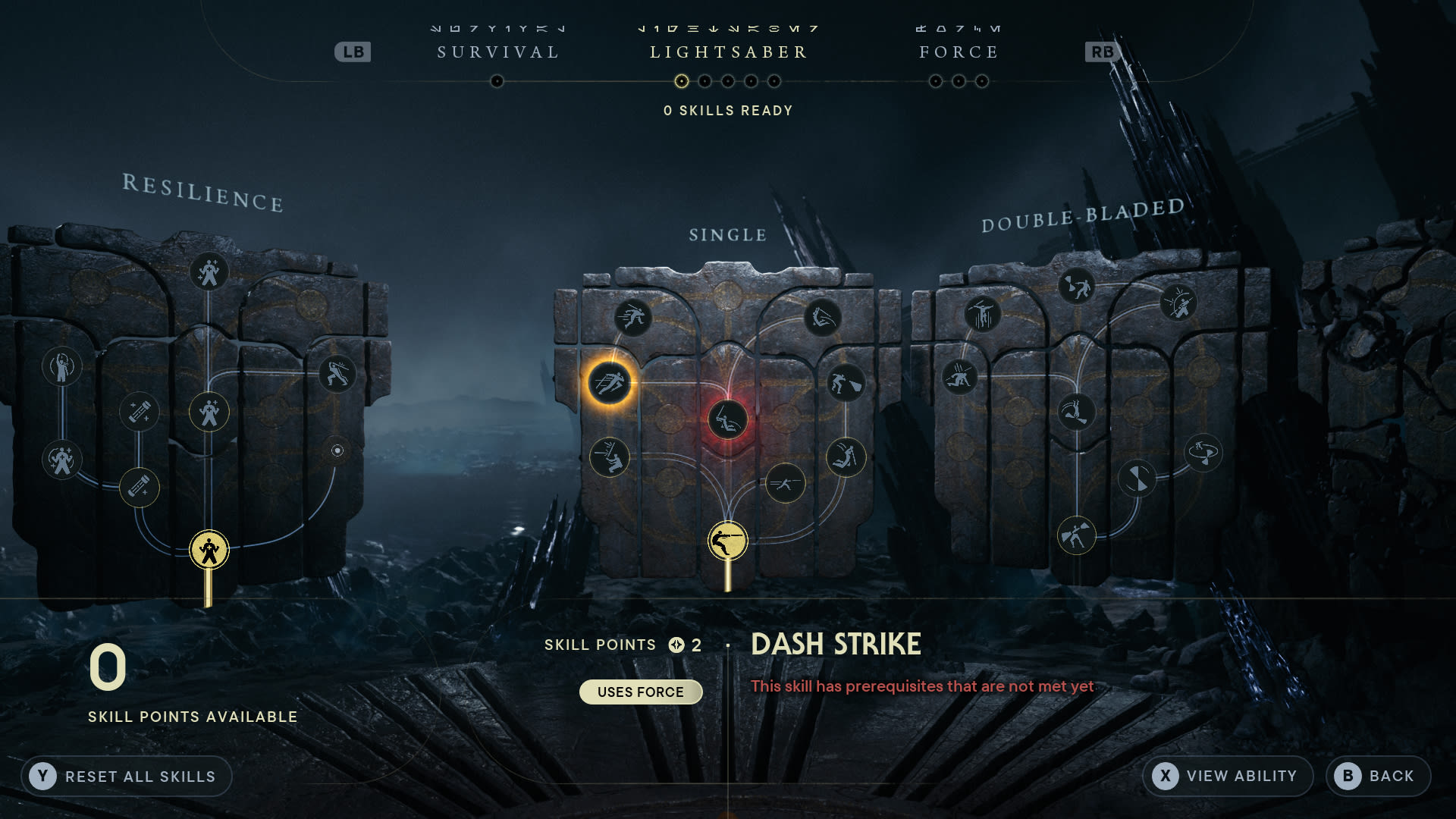
Task: Select the Survival page indicator dot
Action: 497,81
